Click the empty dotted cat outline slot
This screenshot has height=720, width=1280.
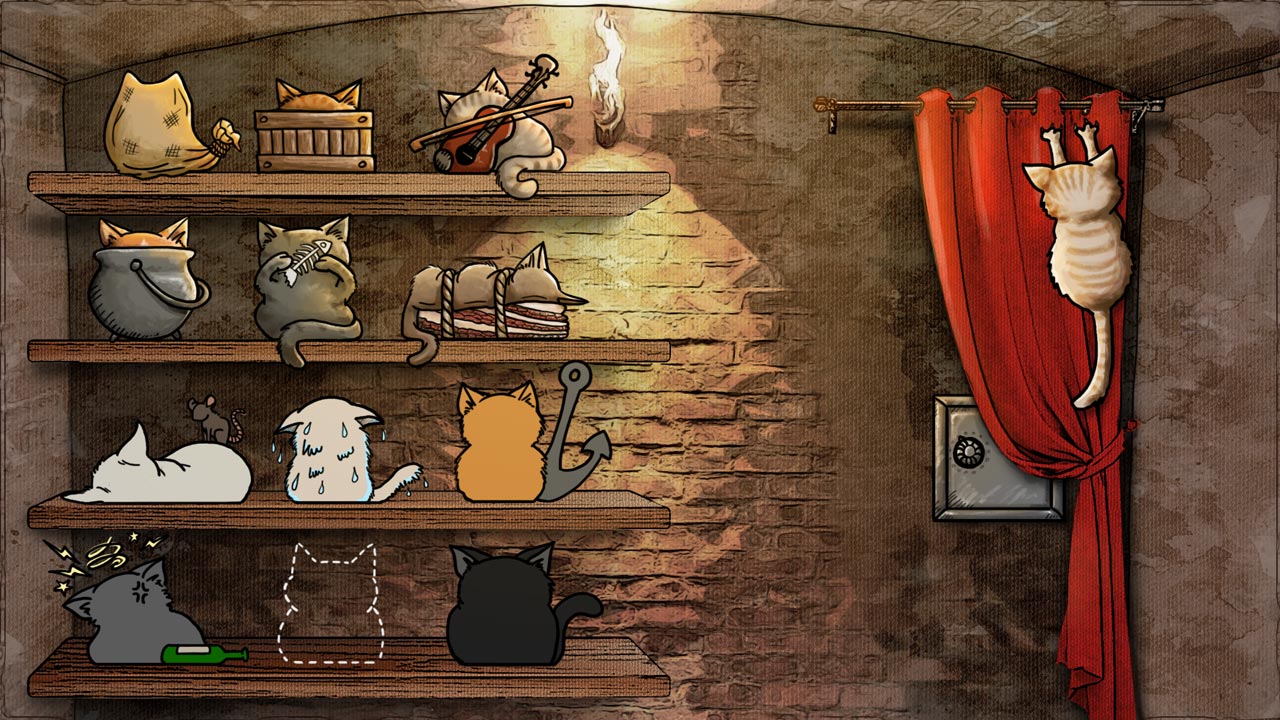[x=327, y=605]
